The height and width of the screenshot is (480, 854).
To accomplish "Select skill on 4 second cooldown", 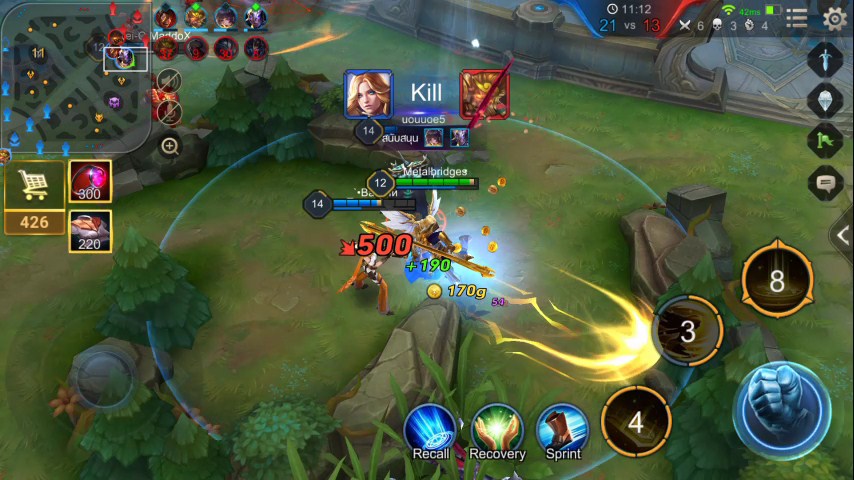I will point(636,421).
